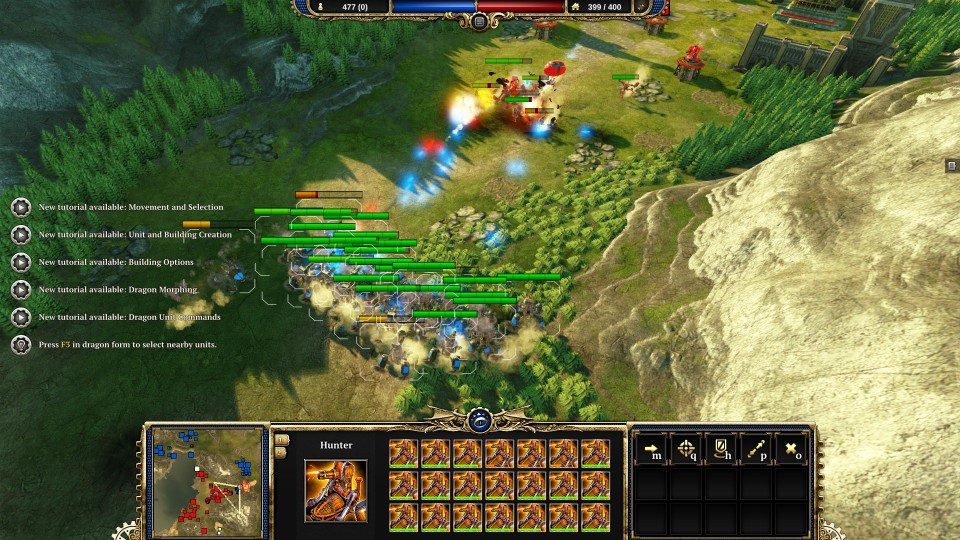The image size is (960, 540).
Task: Click the dragon eye emblem above unit panel
Action: click(x=478, y=421)
